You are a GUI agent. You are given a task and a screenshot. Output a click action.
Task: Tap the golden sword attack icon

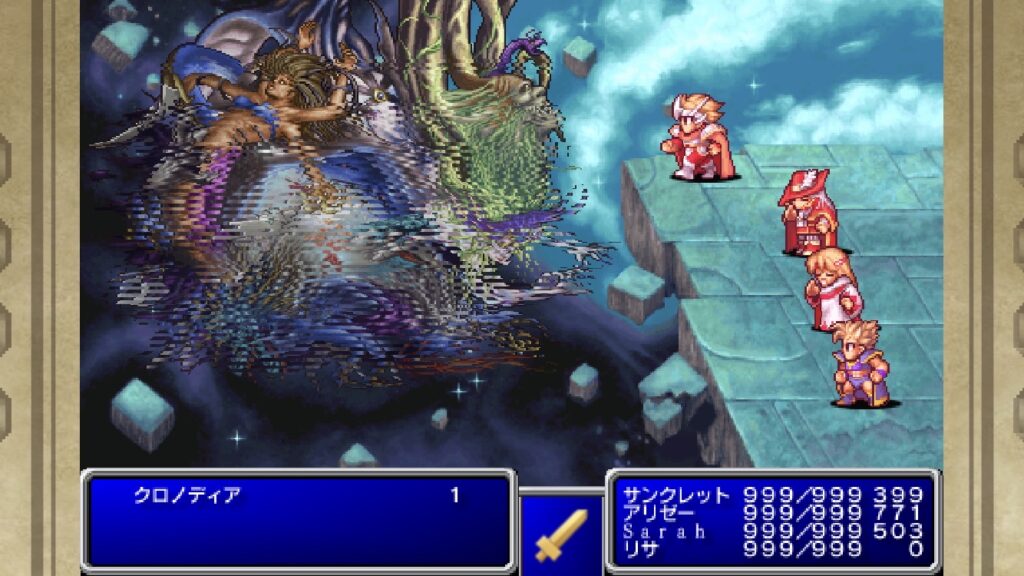[561, 534]
